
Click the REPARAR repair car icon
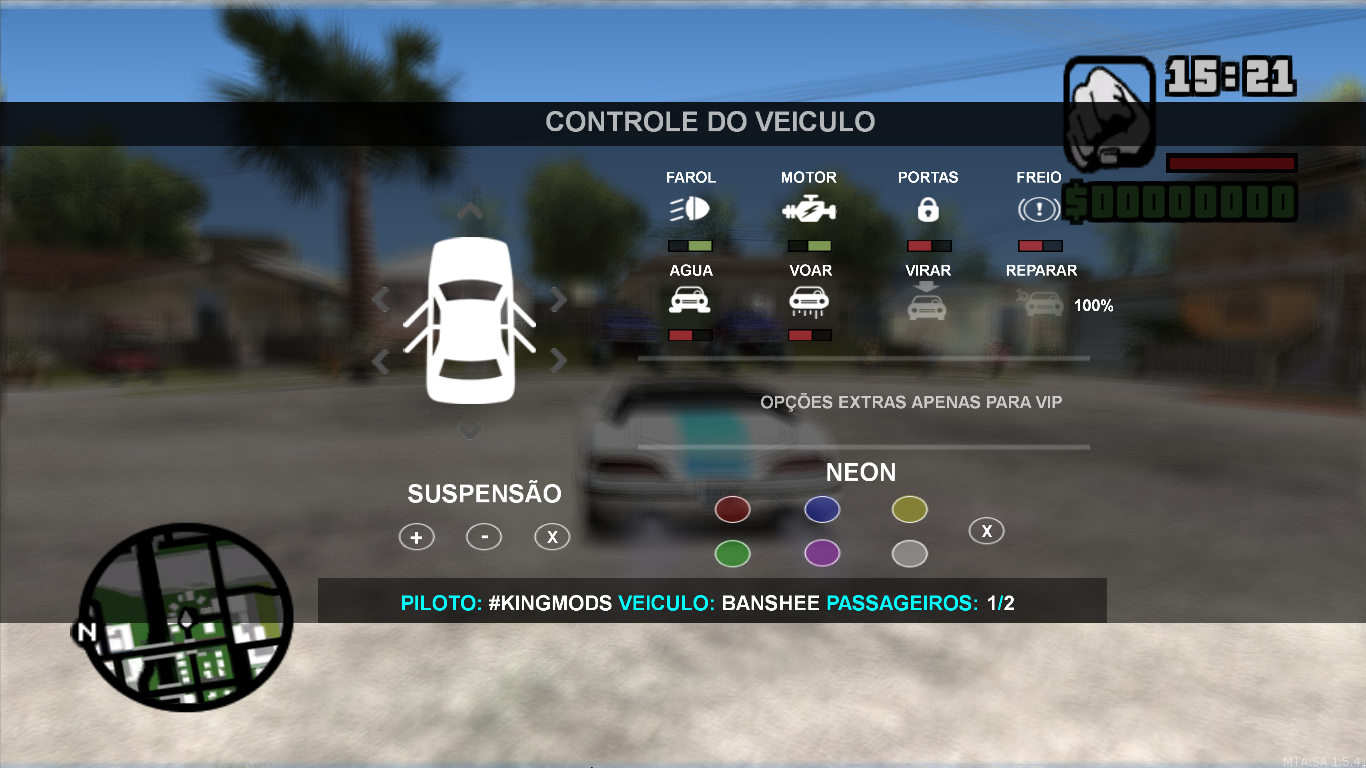[x=1042, y=305]
